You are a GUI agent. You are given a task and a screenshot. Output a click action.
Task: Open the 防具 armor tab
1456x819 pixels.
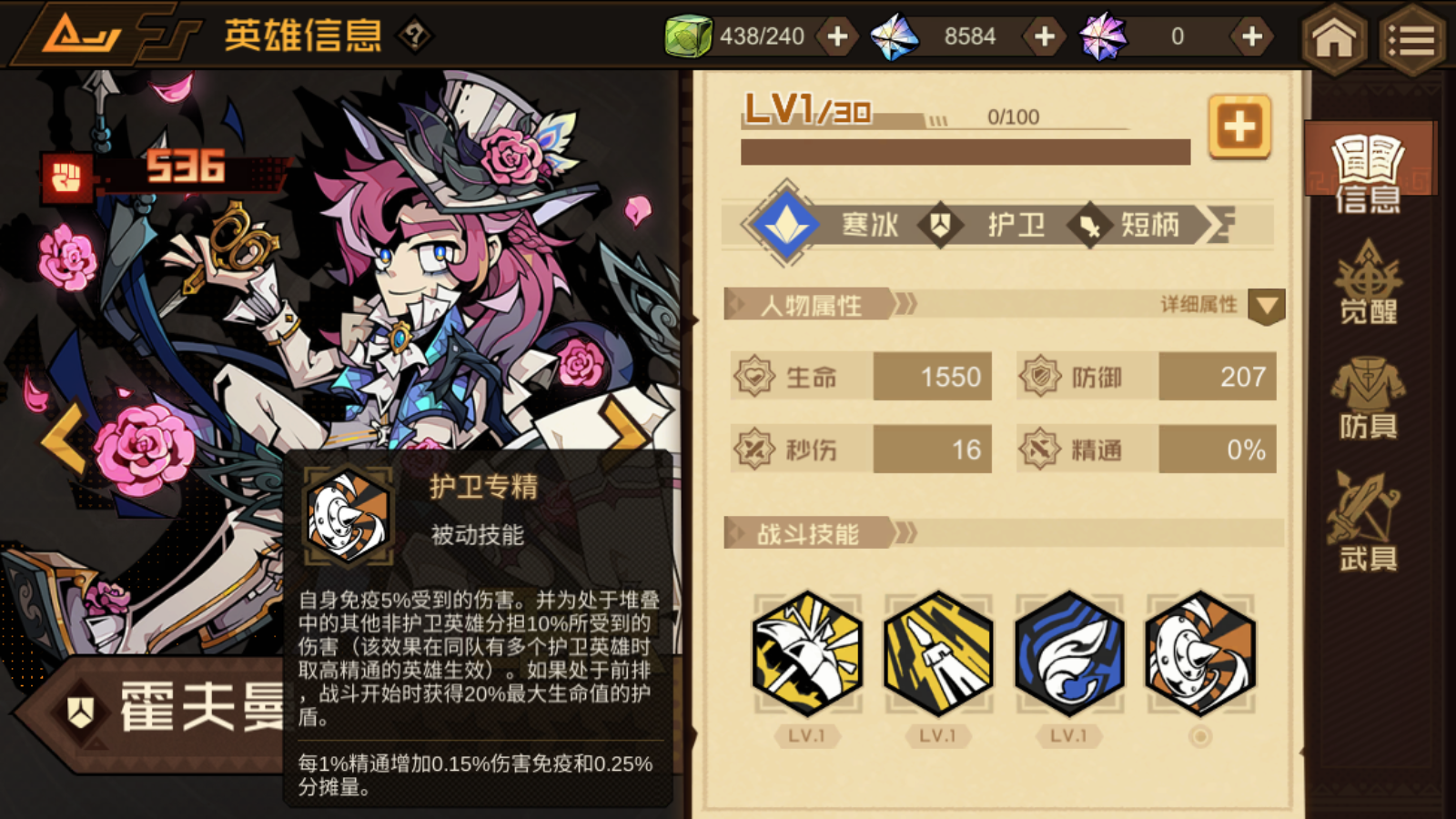[1368, 400]
